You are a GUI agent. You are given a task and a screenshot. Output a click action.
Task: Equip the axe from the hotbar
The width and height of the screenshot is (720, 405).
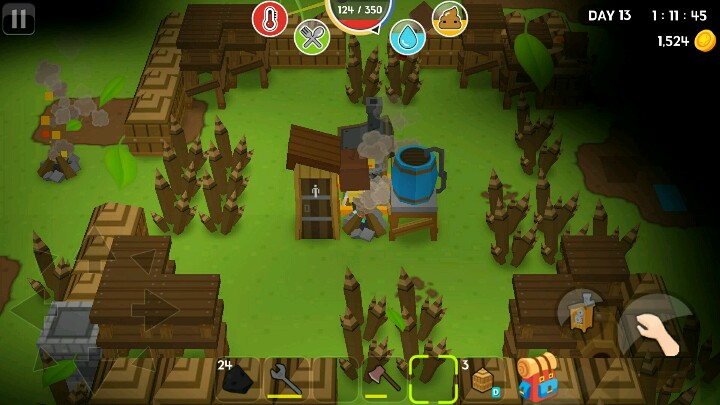tap(383, 379)
